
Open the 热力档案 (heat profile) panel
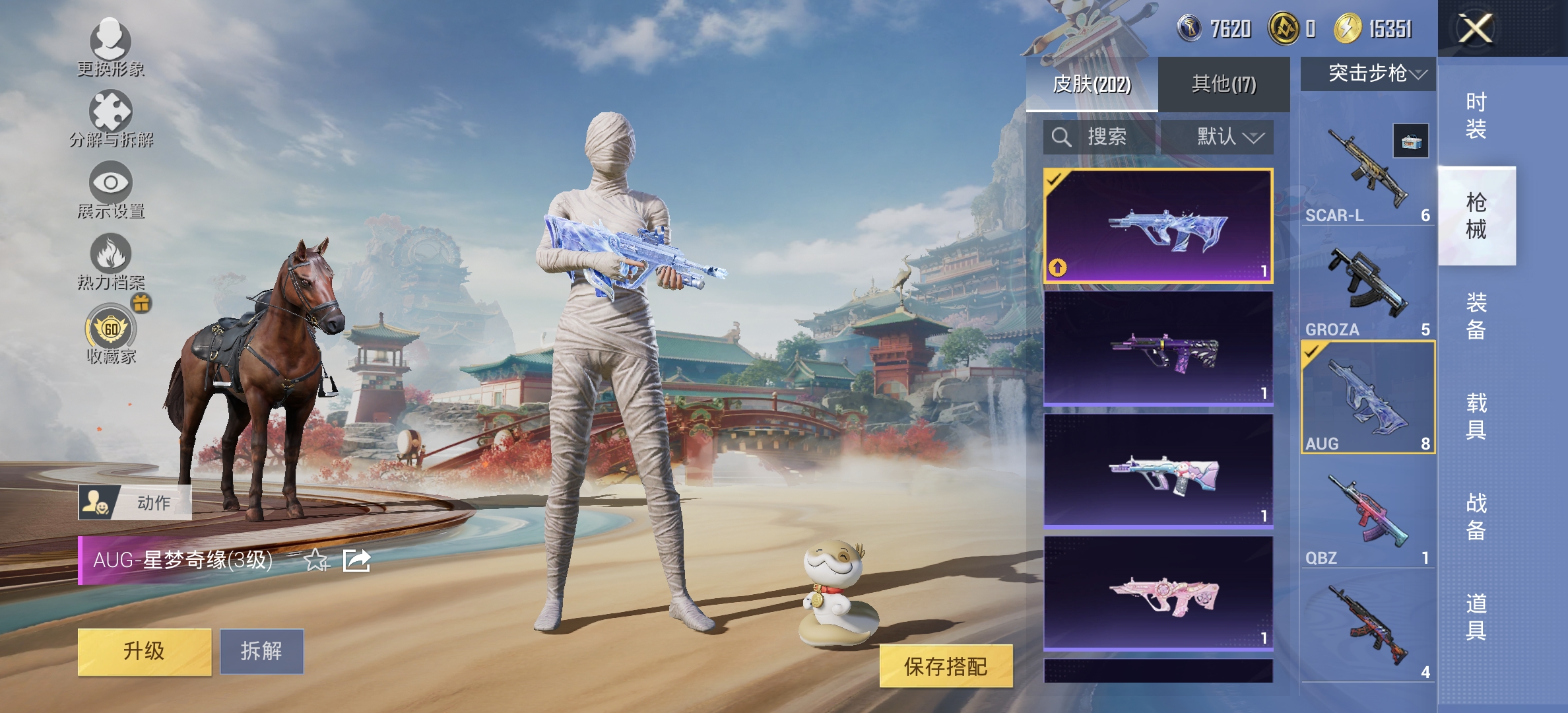click(x=110, y=264)
